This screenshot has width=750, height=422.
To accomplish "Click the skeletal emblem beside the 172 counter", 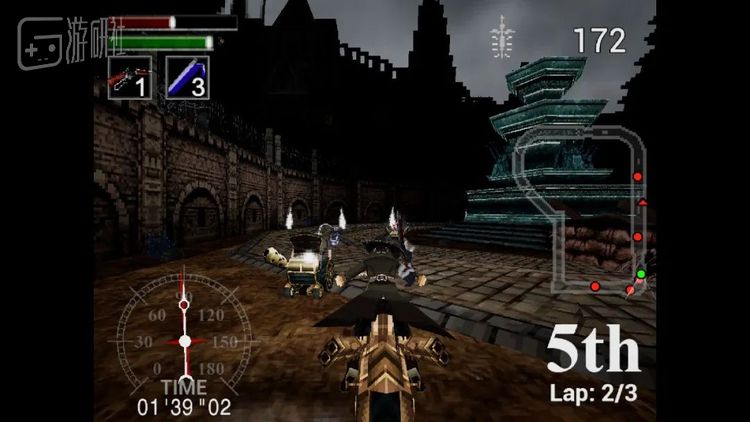I will [x=502, y=38].
